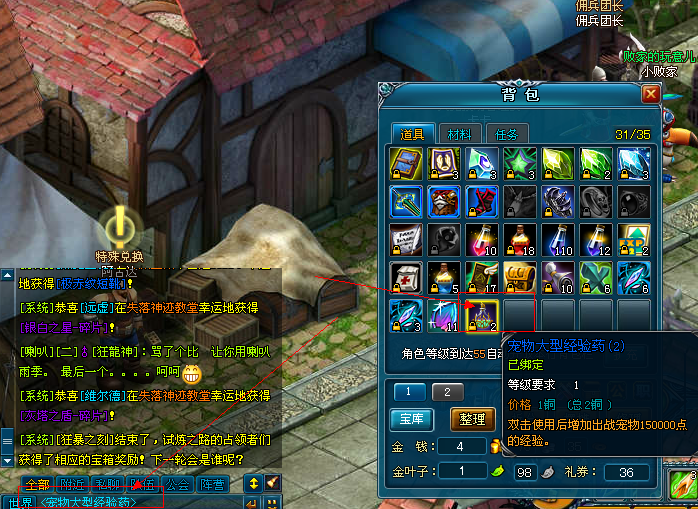Open the 任务 quest items tab
698x509 pixels.
click(506, 134)
